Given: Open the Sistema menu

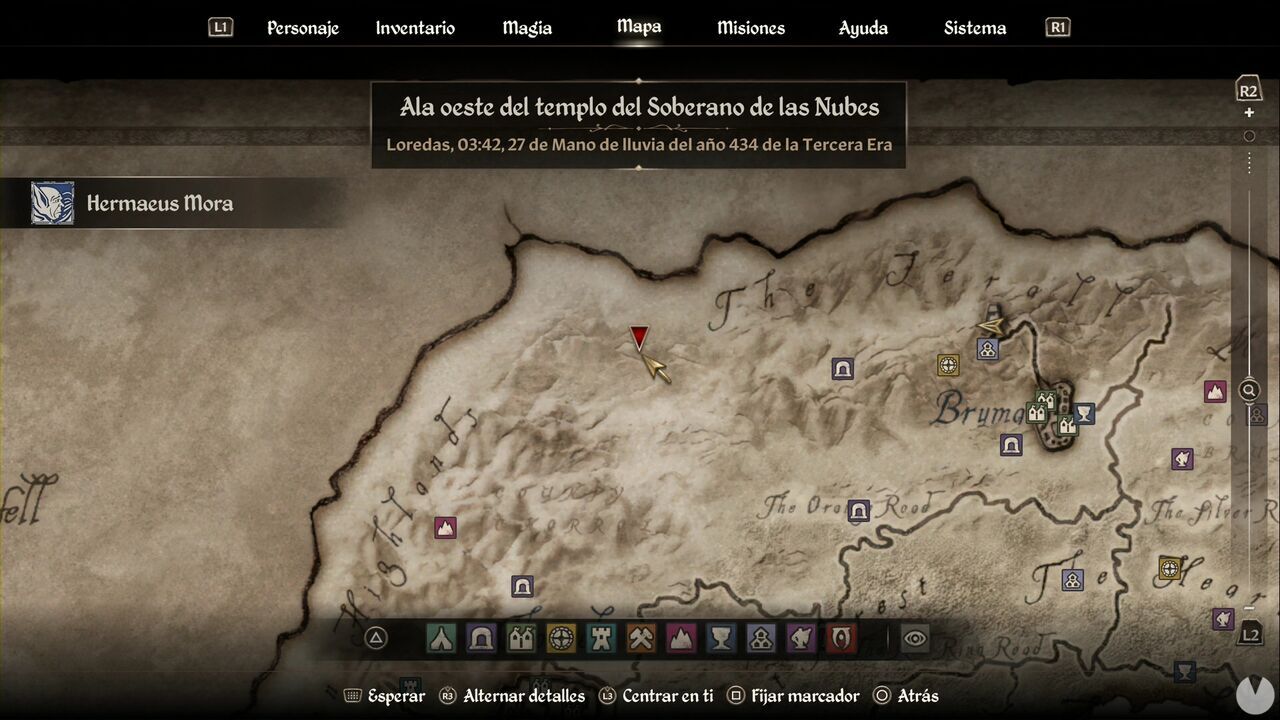Looking at the screenshot, I should click(x=974, y=27).
